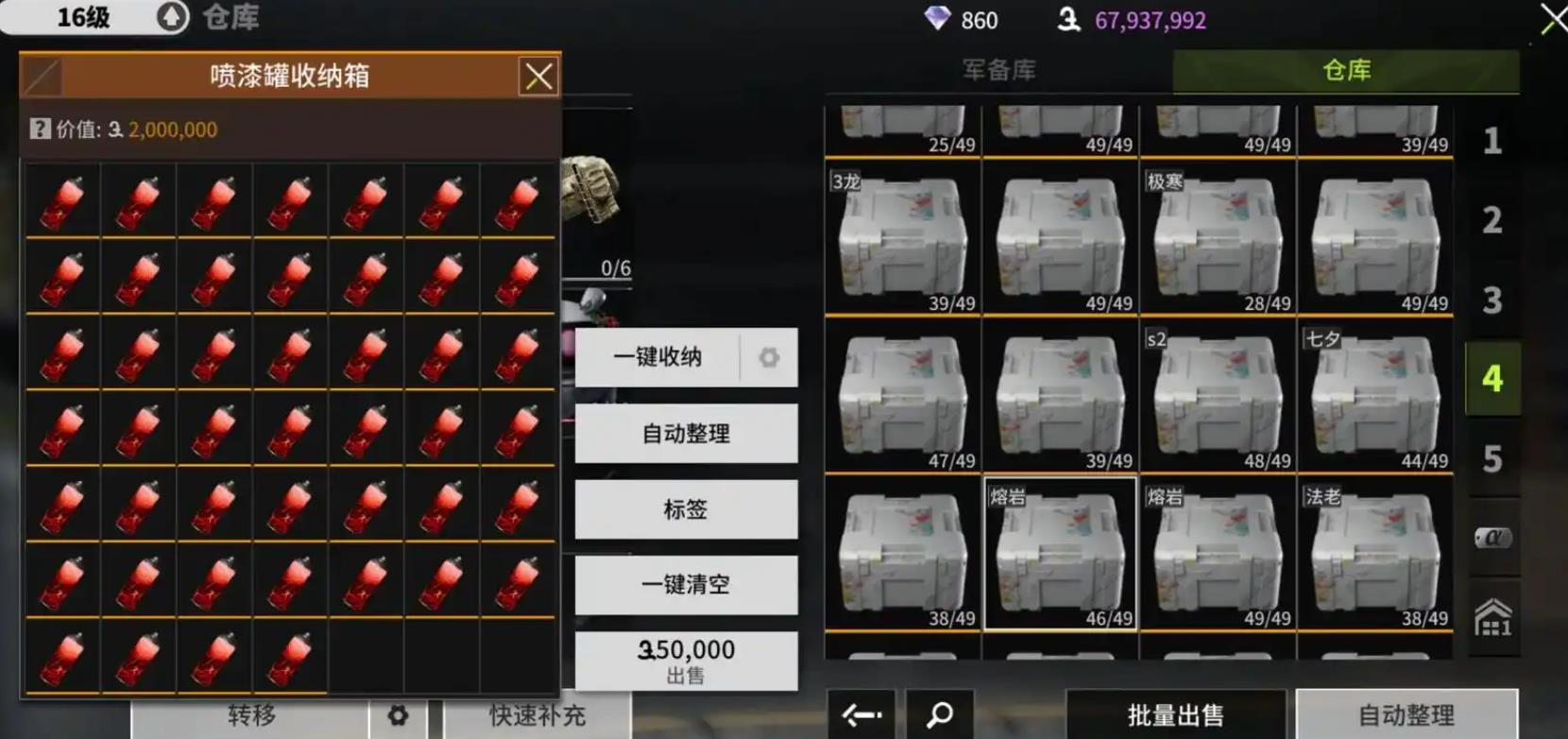
Task: Click the gear icon next to 转移
Action: 397,716
